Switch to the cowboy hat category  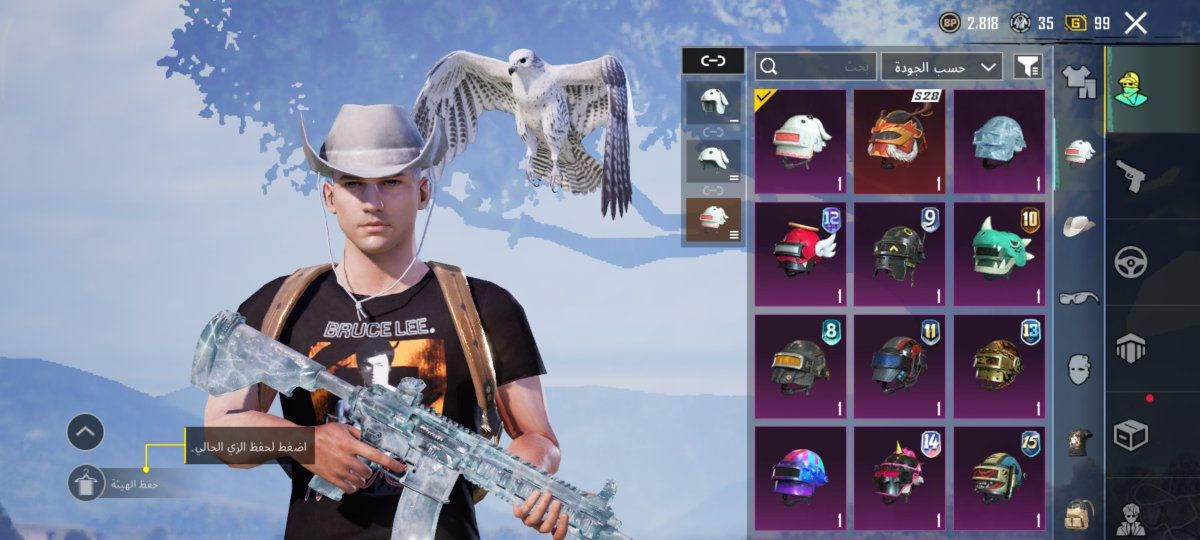(1078, 226)
